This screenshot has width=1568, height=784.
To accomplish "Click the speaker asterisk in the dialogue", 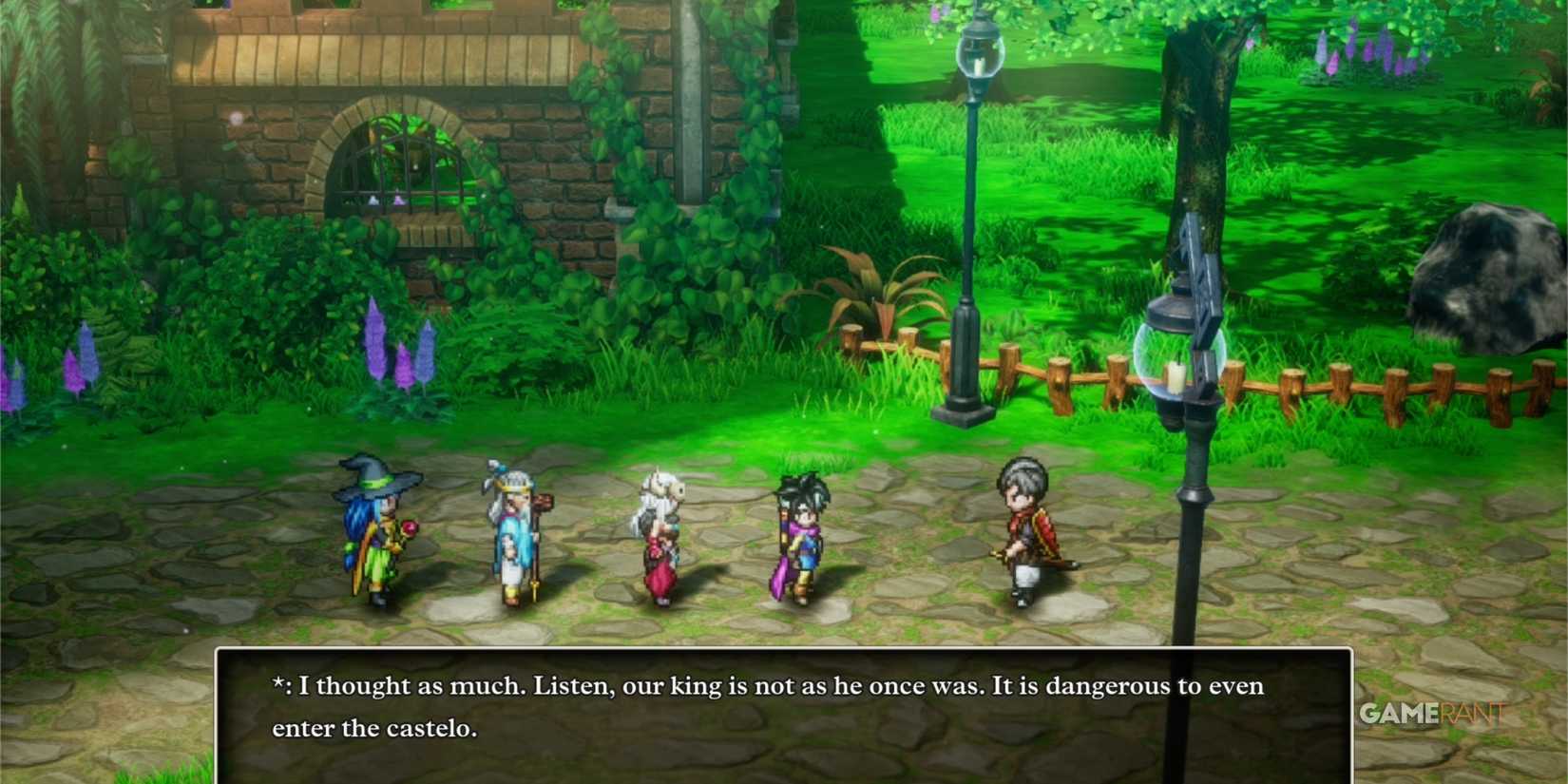I will 277,684.
